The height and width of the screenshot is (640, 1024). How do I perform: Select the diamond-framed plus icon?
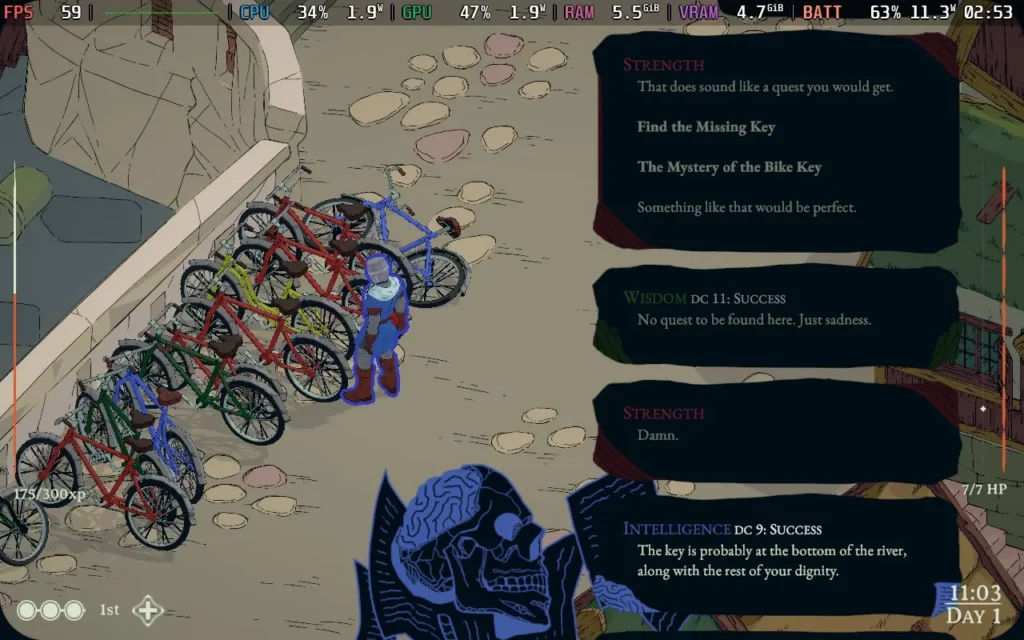pos(148,609)
